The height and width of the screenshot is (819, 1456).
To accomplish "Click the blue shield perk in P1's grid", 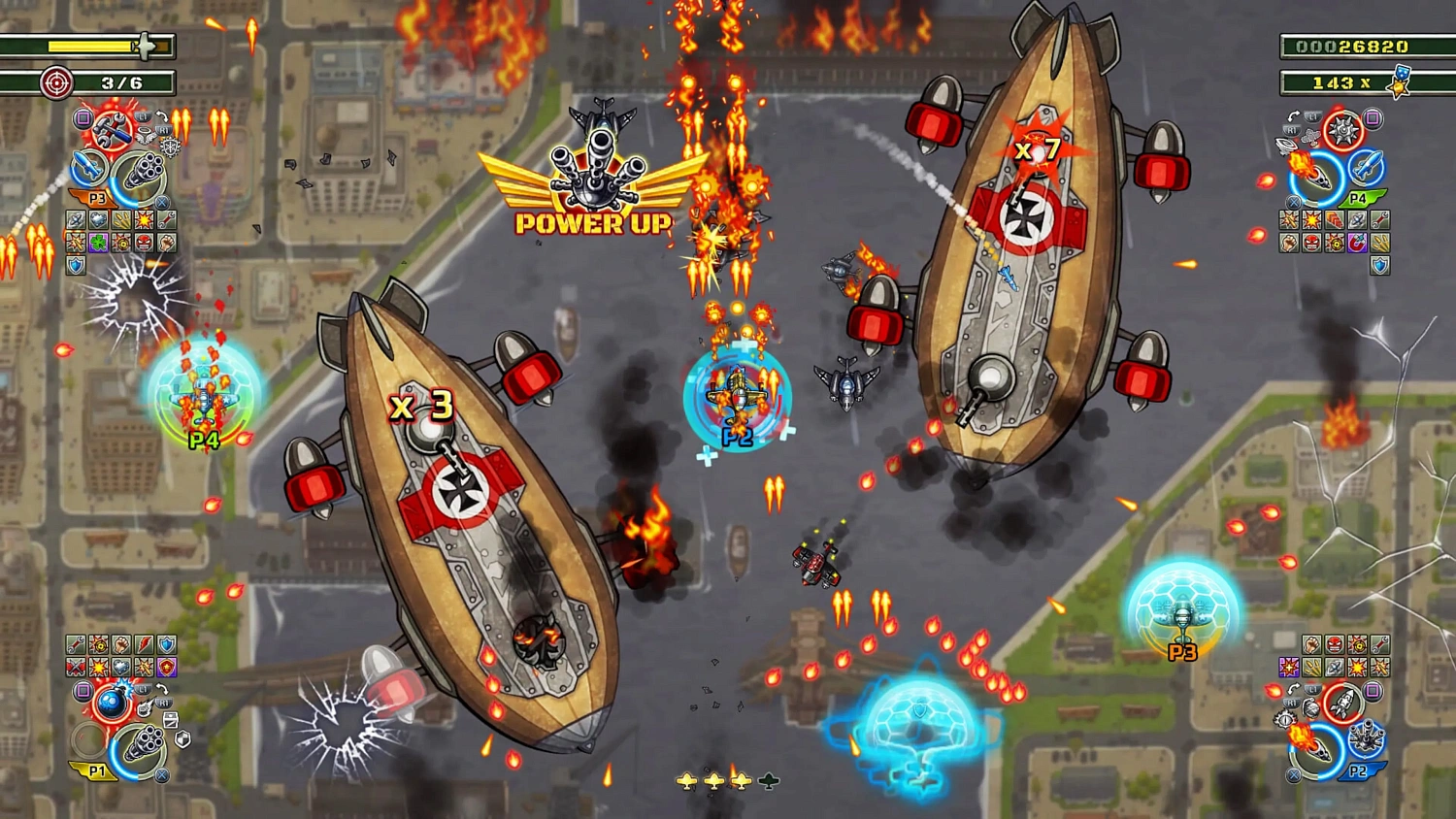I will coord(166,645).
